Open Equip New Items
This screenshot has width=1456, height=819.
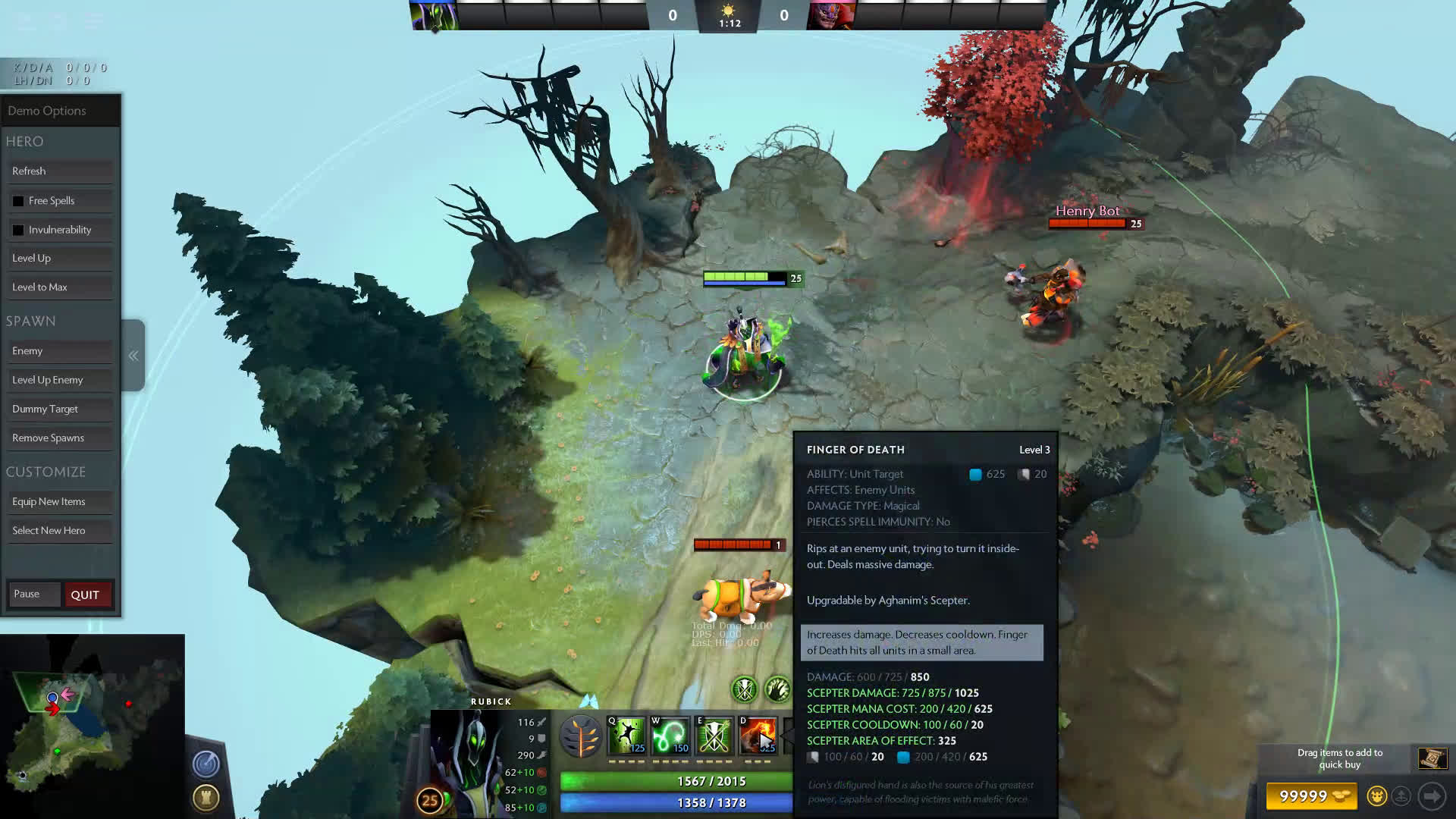pos(61,502)
